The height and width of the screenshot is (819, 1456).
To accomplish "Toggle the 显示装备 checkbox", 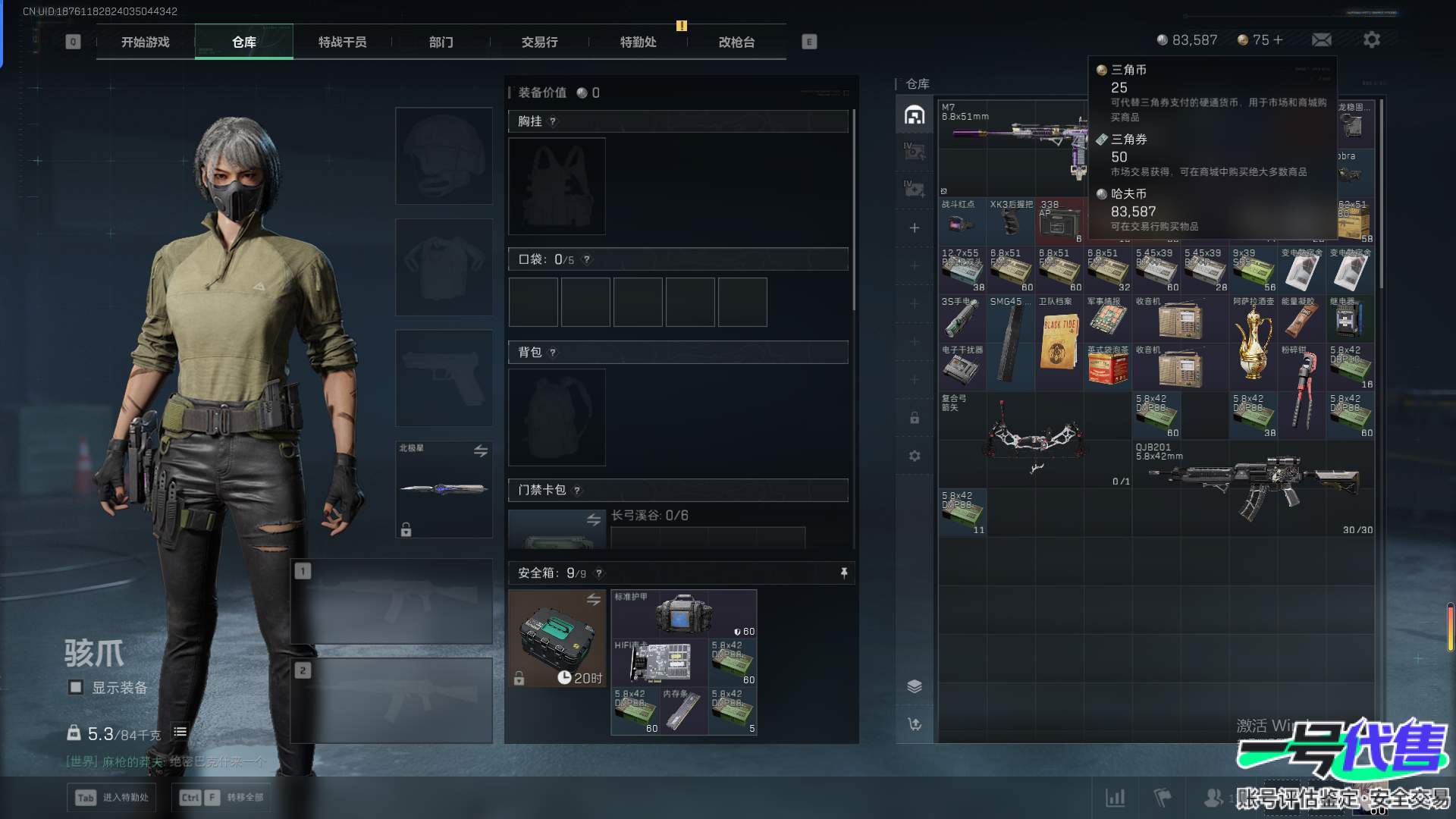I will click(76, 688).
